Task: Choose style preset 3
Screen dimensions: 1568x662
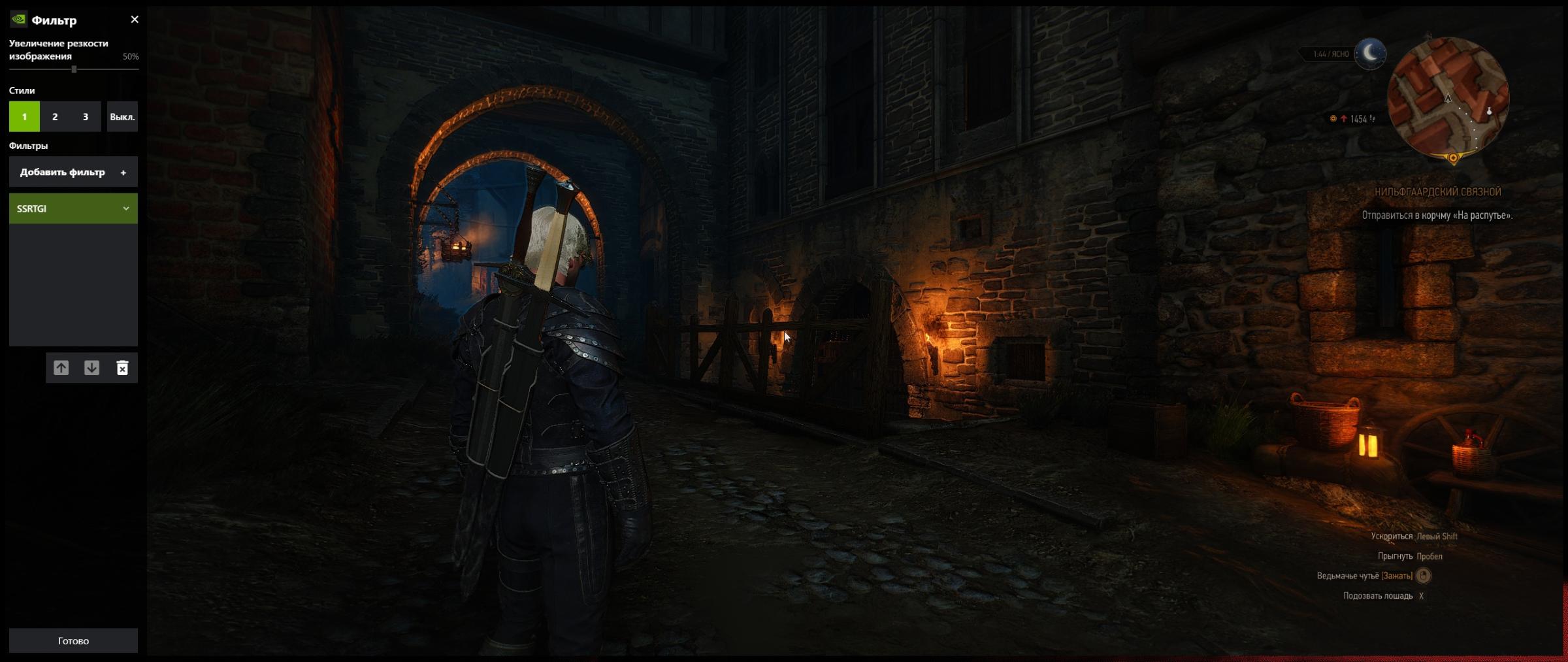Action: point(86,117)
